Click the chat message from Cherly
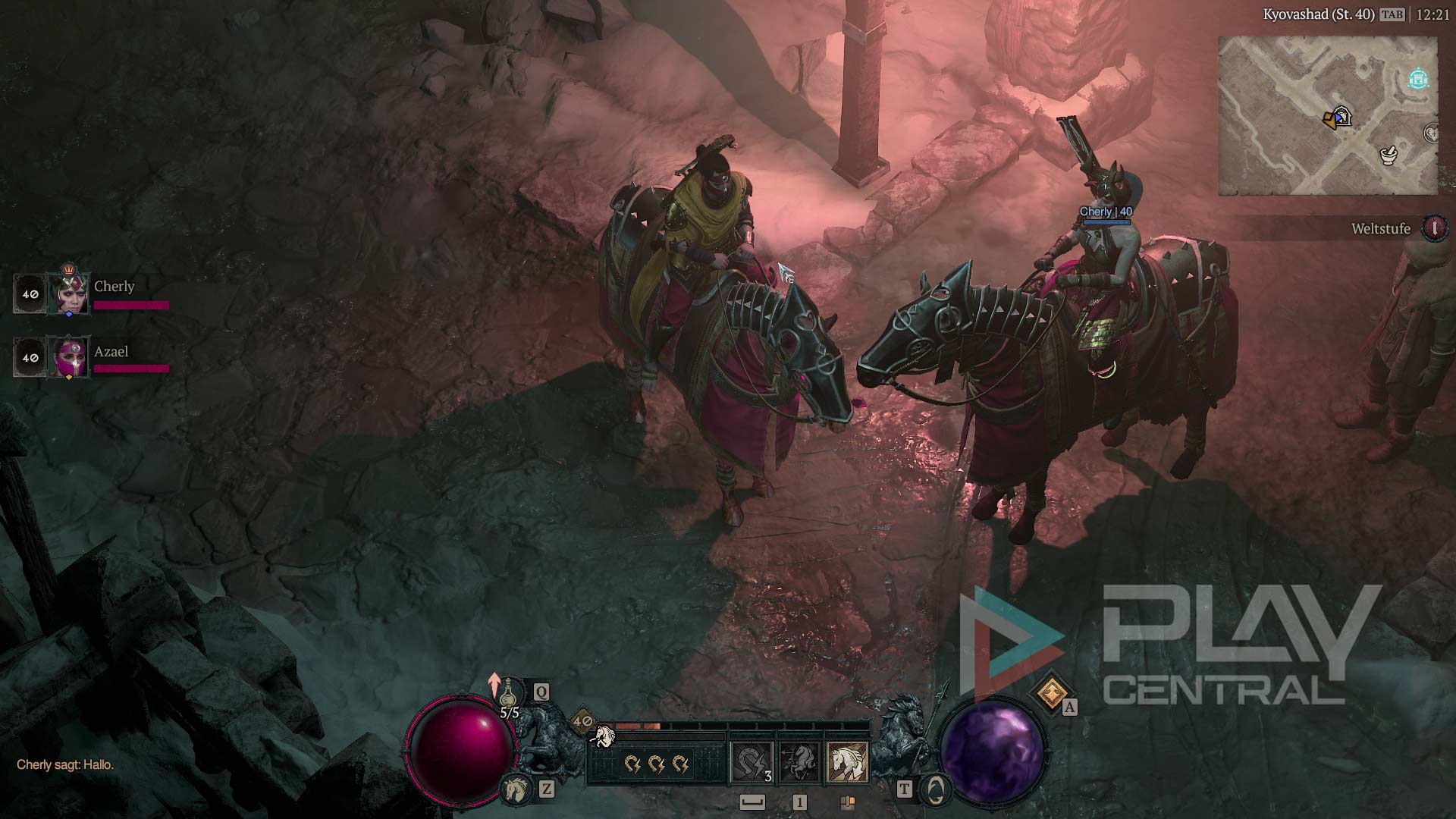This screenshot has width=1456, height=819. tap(65, 764)
